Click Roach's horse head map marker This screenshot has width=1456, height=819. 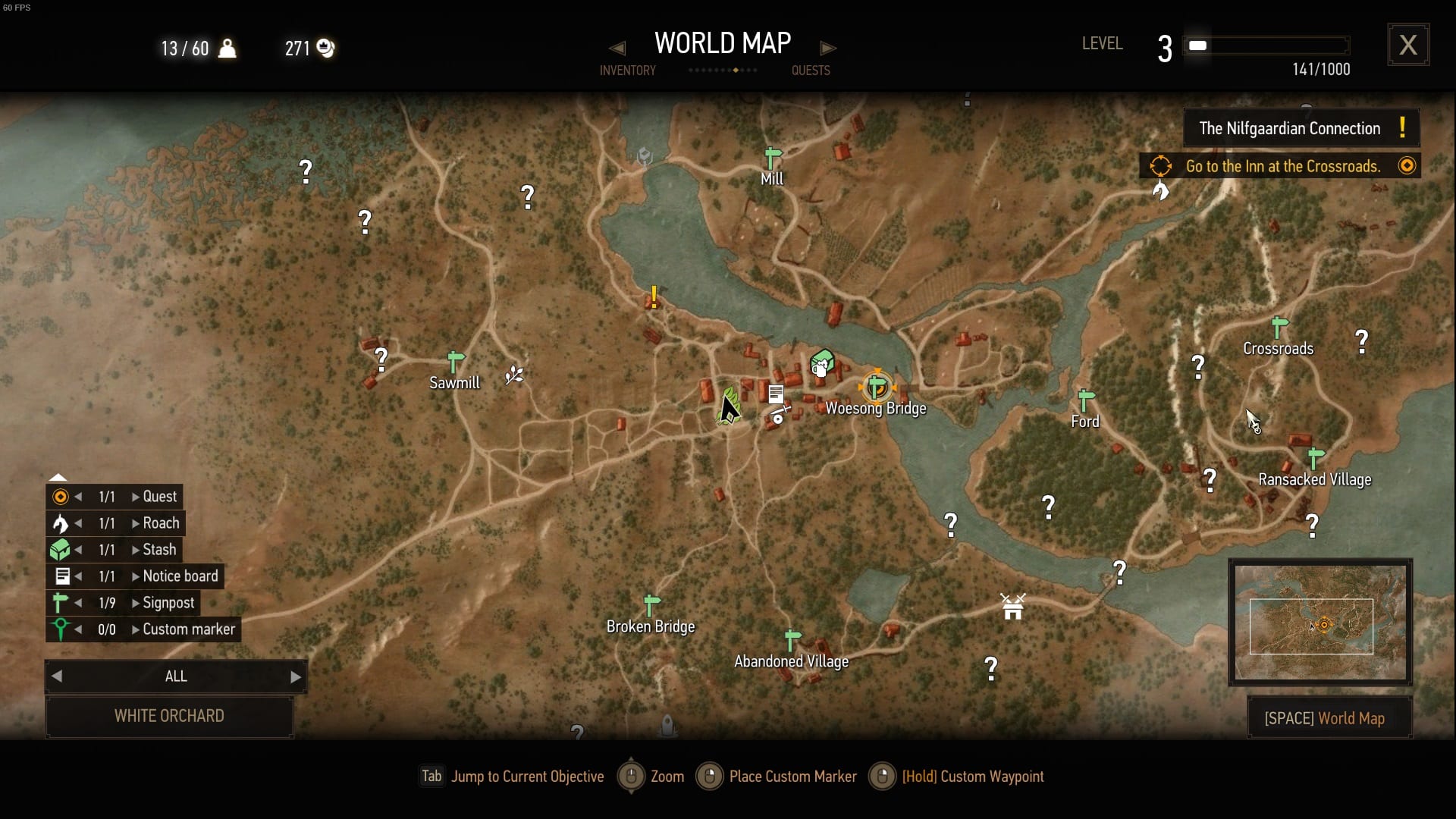[1160, 190]
